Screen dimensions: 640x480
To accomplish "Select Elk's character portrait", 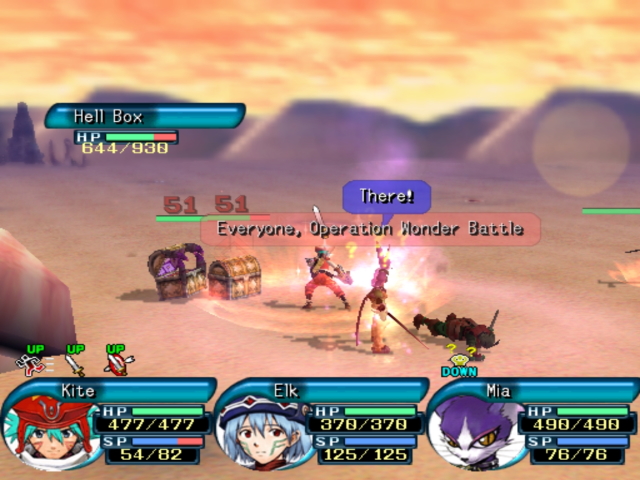I will click(x=260, y=432).
